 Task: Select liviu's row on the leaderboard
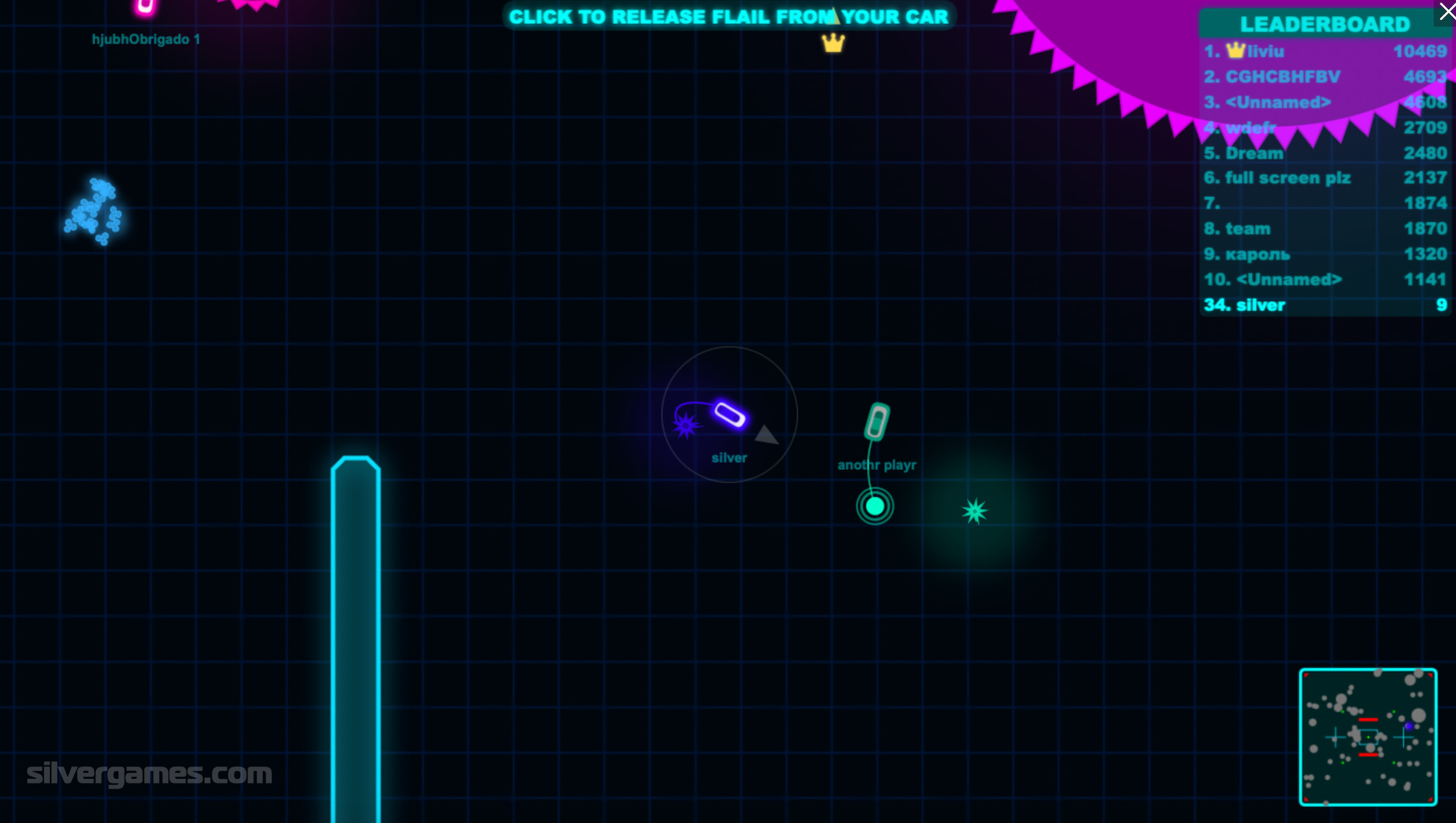[1325, 51]
